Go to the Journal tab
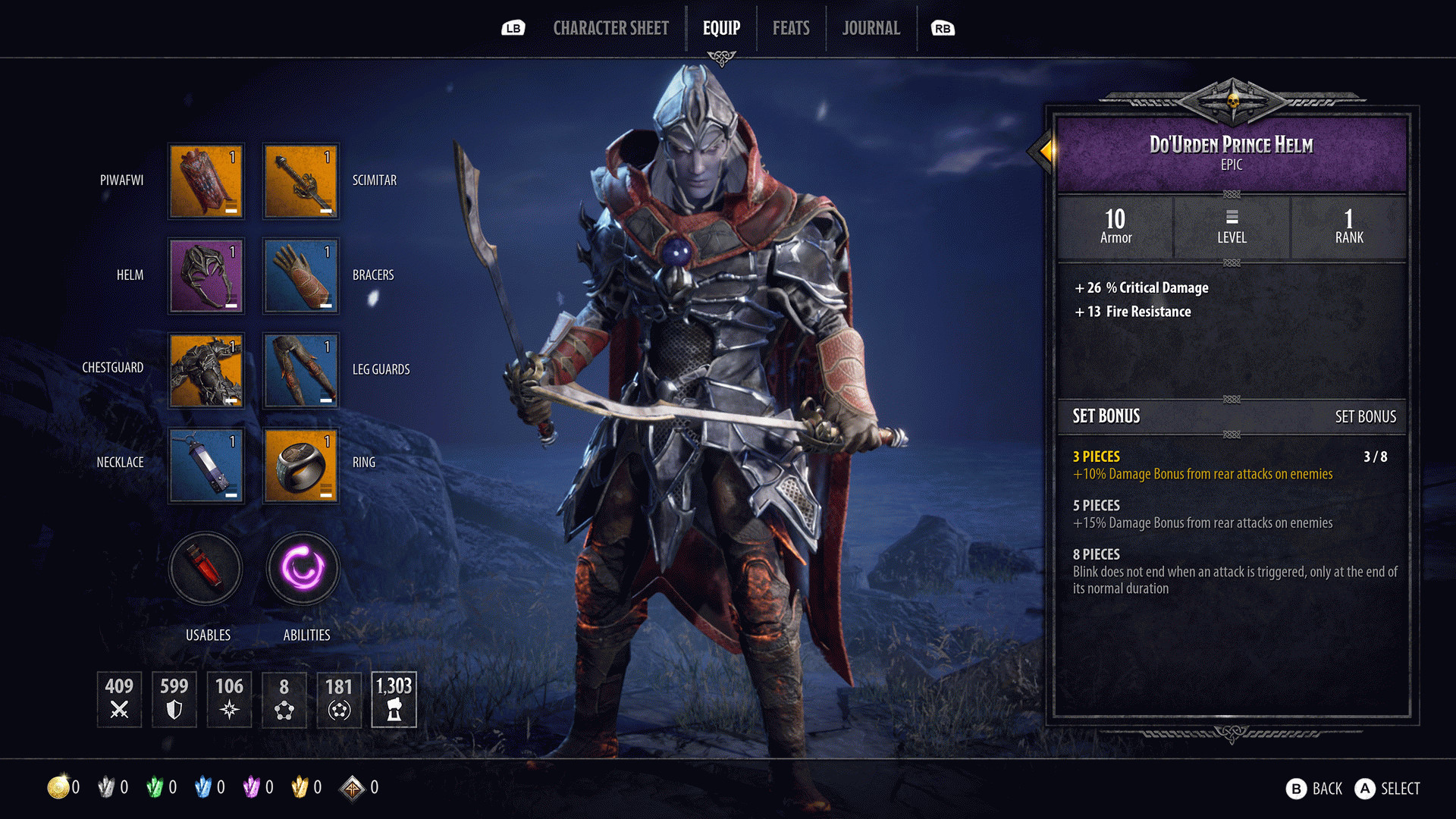The height and width of the screenshot is (819, 1456). (x=871, y=29)
